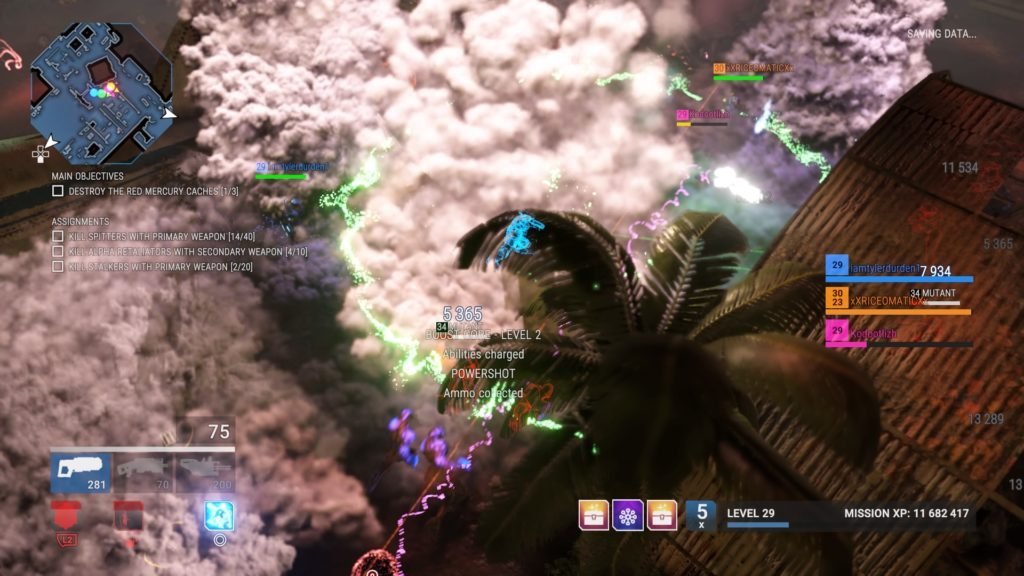This screenshot has width=1024, height=576.
Task: Select the pink level 29 squad member row
Action: tap(898, 333)
